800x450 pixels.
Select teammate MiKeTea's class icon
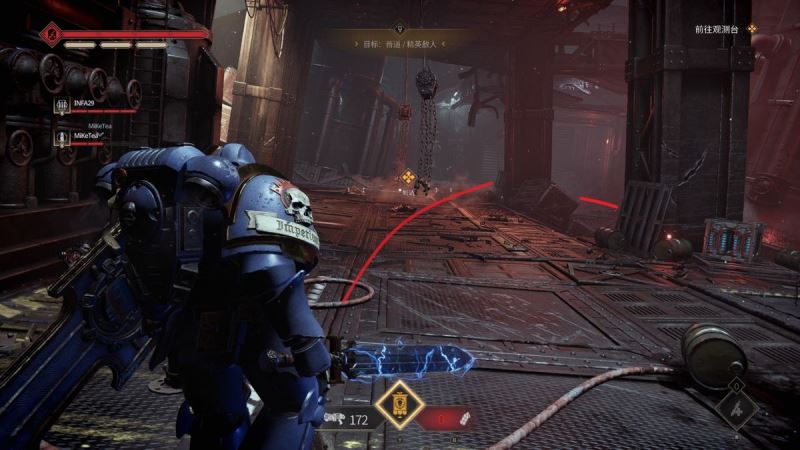pos(62,135)
